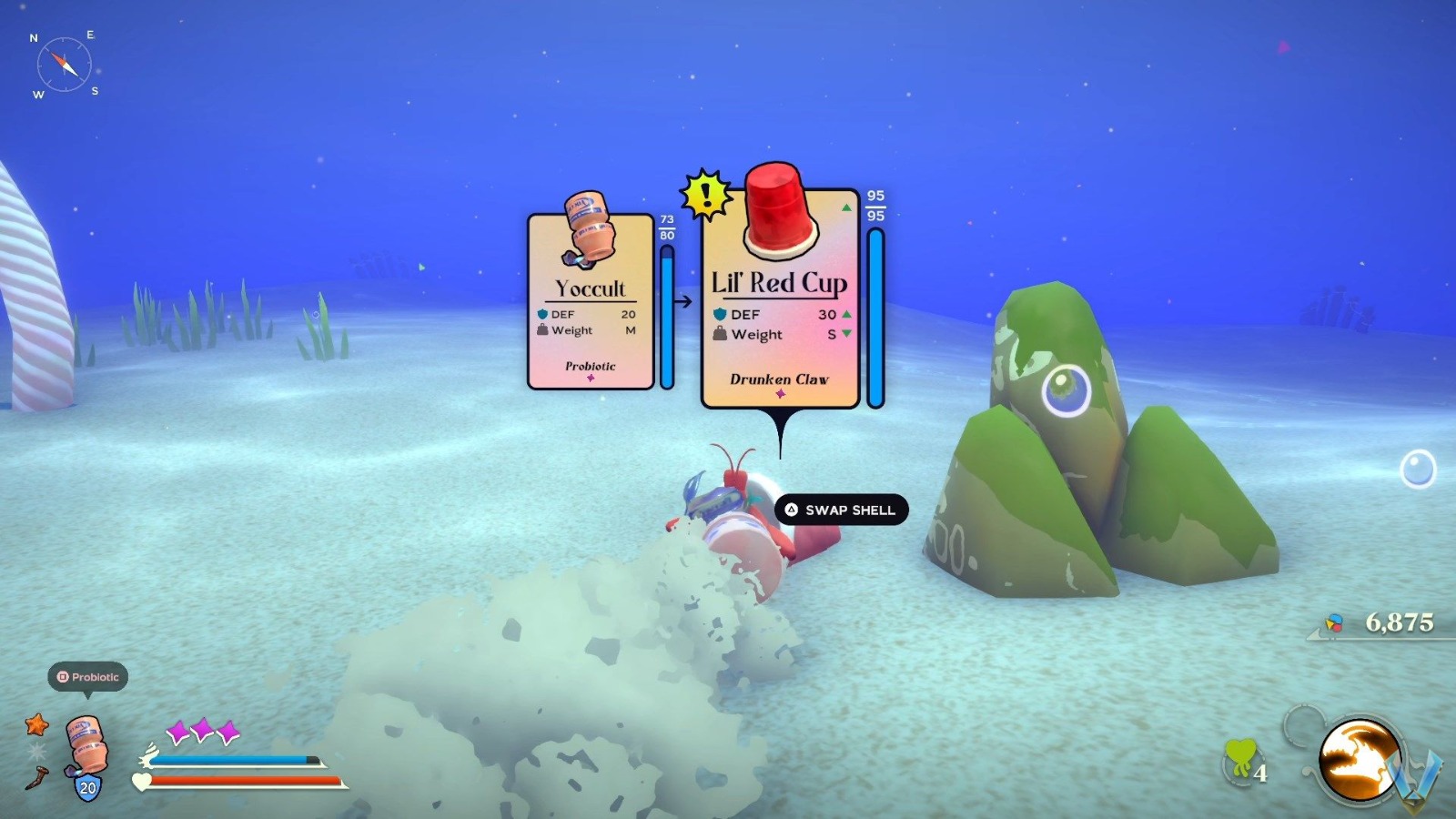Select the Drunken Claw ability label
The height and width of the screenshot is (819, 1456).
coord(780,381)
